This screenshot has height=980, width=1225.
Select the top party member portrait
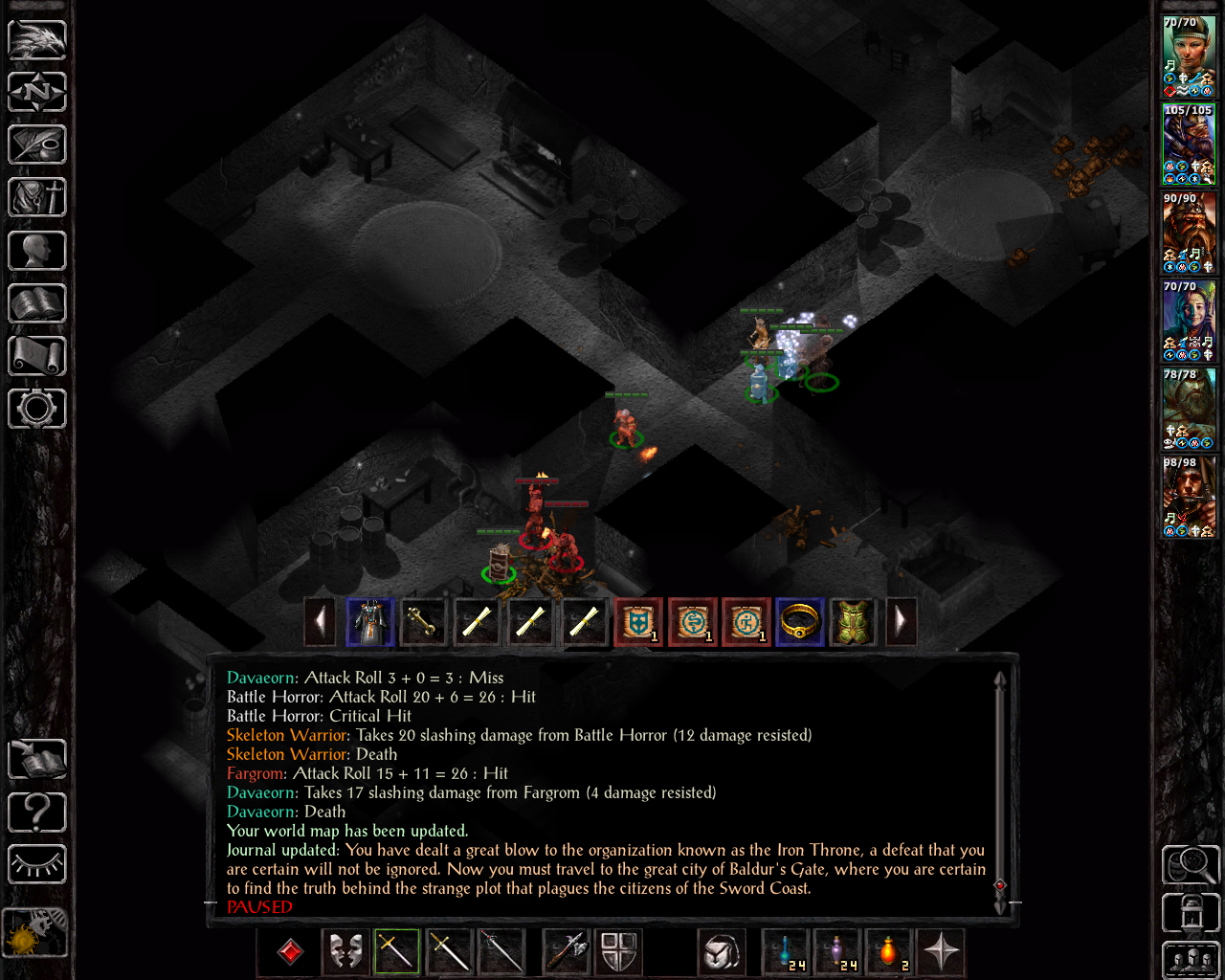click(1189, 56)
